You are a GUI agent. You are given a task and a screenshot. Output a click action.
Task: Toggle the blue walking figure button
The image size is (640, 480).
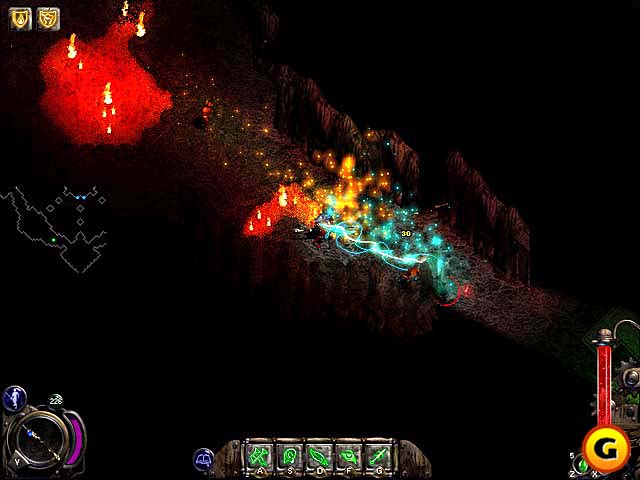tap(14, 398)
